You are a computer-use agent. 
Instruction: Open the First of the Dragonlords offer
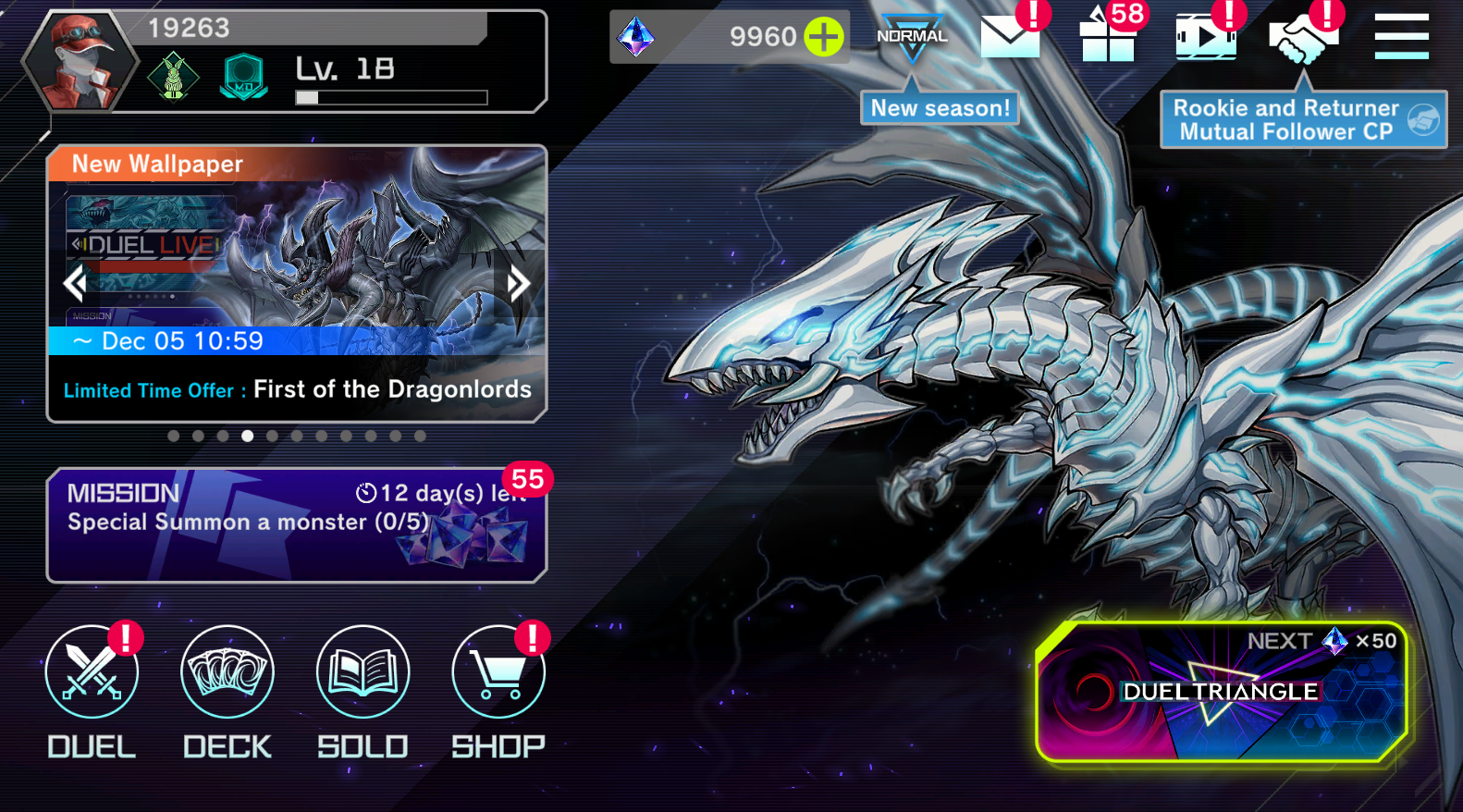[296, 389]
